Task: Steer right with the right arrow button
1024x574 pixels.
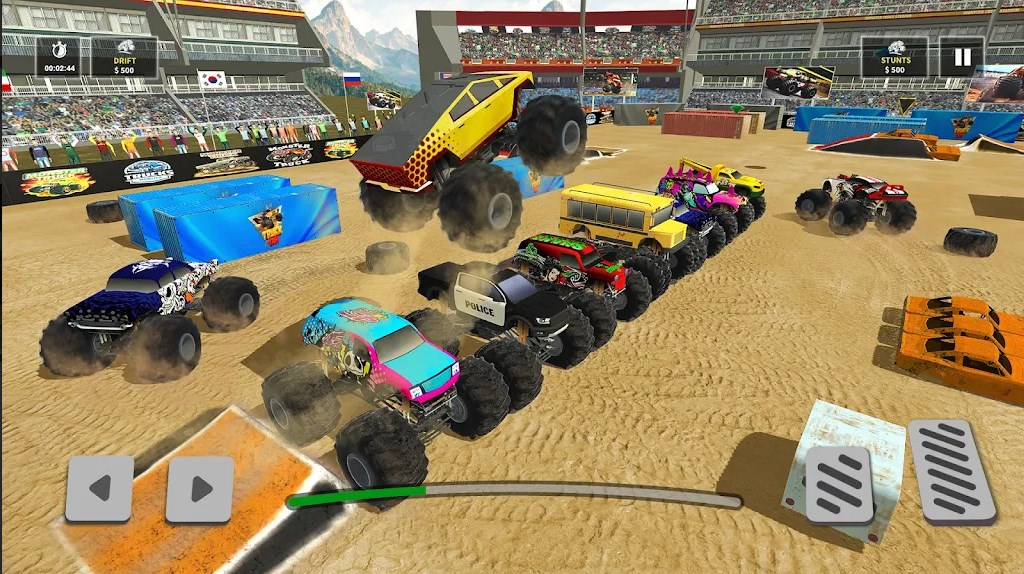Action: pyautogui.click(x=200, y=489)
